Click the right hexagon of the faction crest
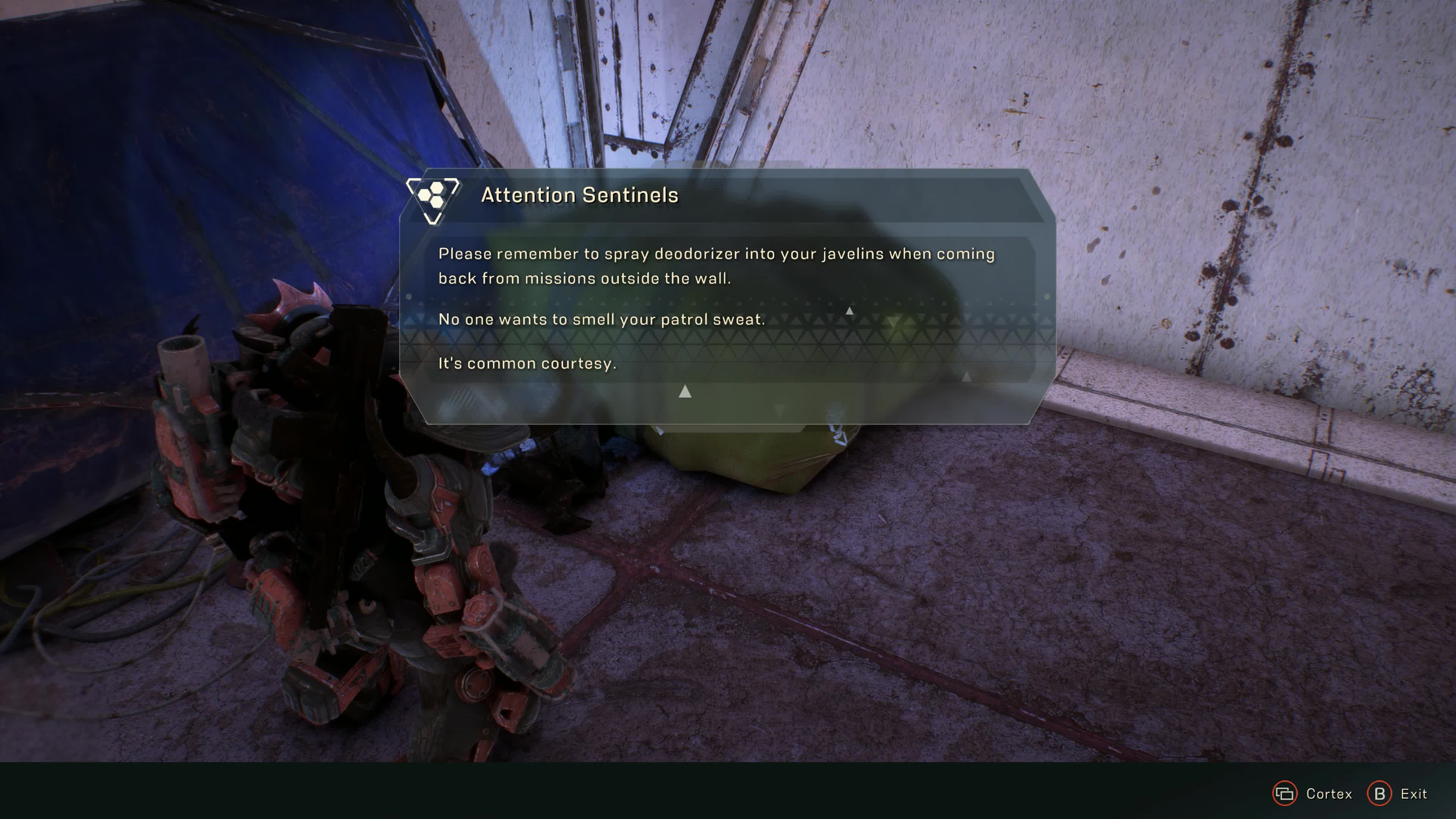This screenshot has width=1456, height=819. (438, 202)
